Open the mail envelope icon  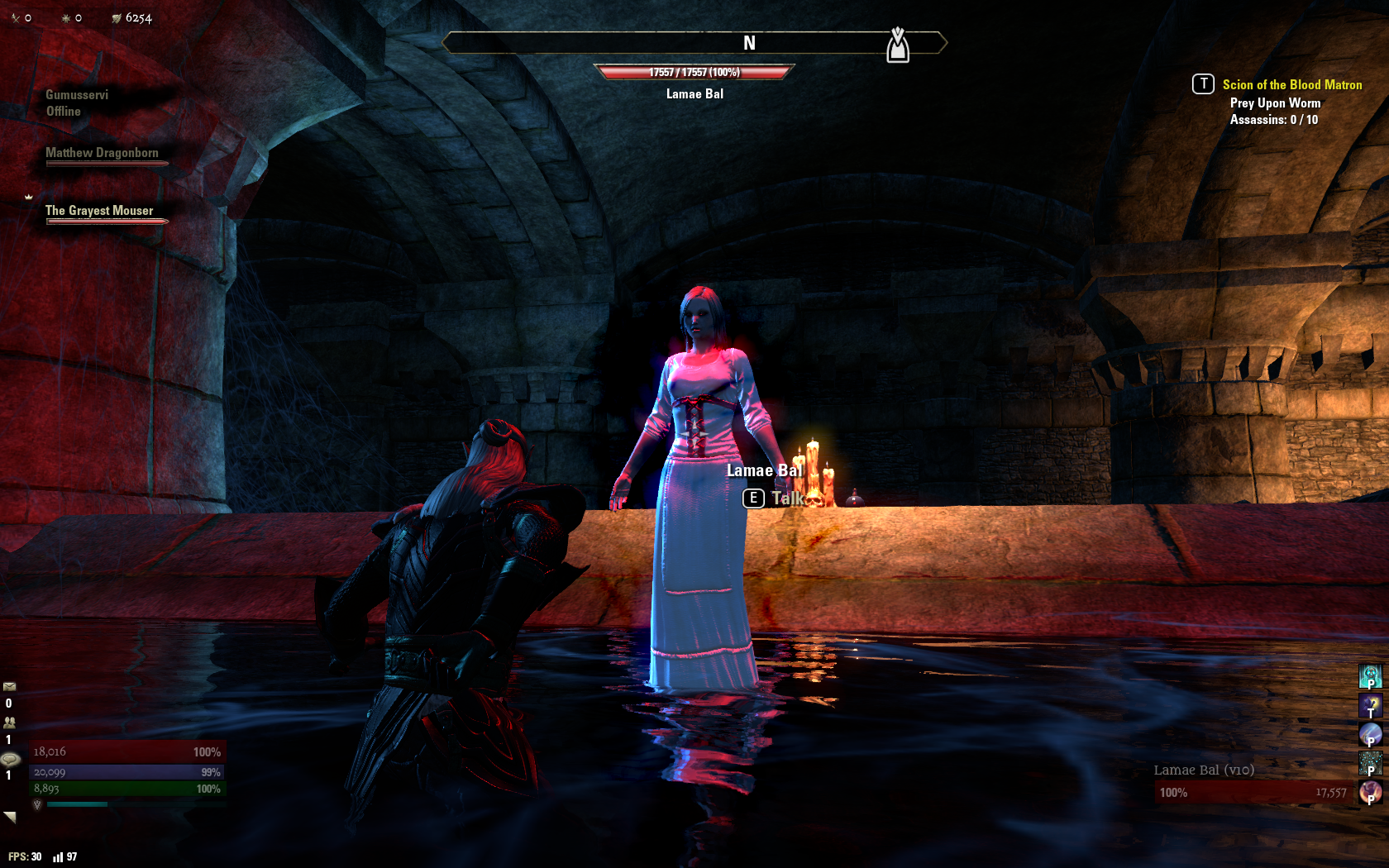9,686
